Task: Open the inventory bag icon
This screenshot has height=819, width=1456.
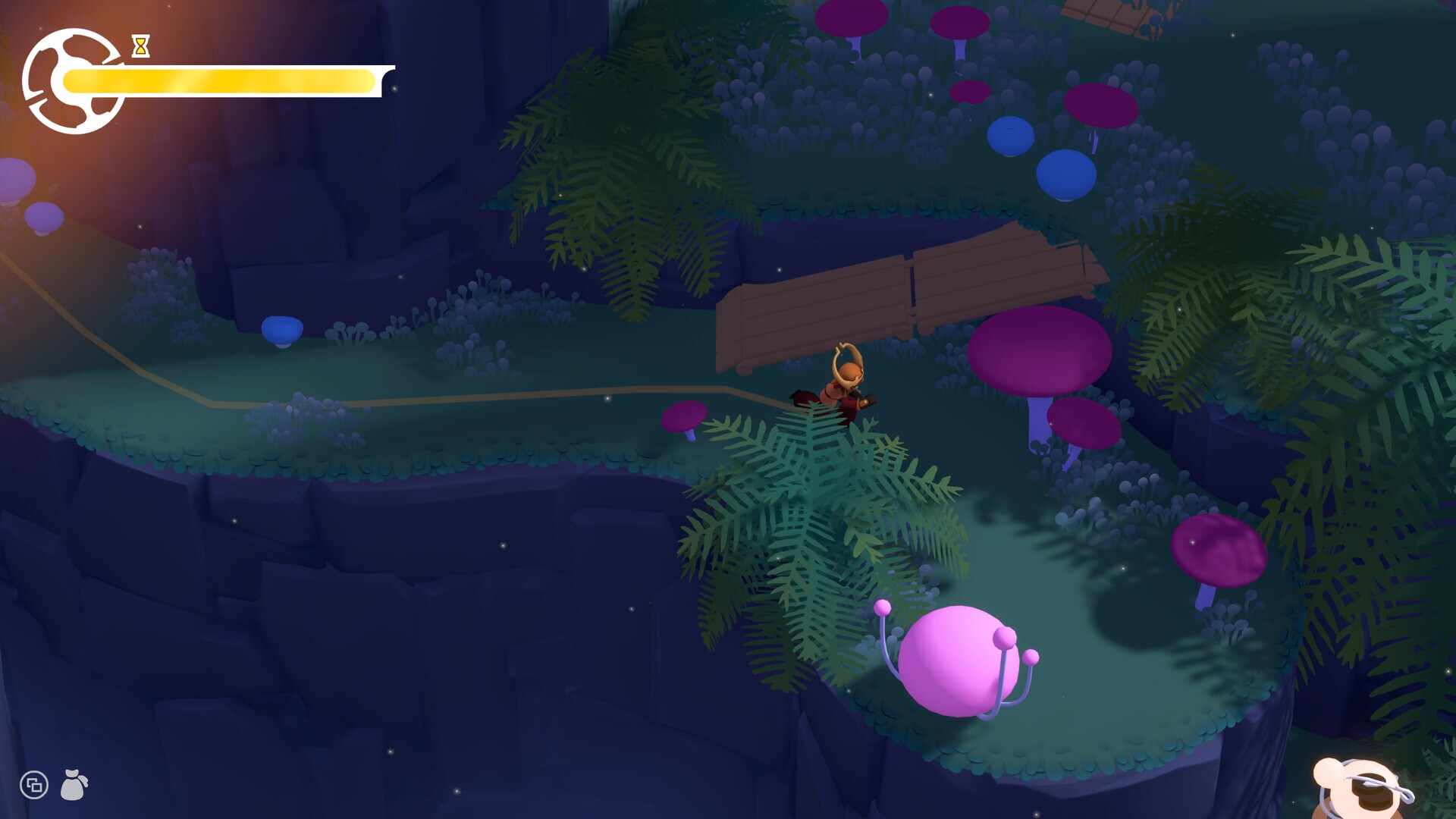Action: 74,785
